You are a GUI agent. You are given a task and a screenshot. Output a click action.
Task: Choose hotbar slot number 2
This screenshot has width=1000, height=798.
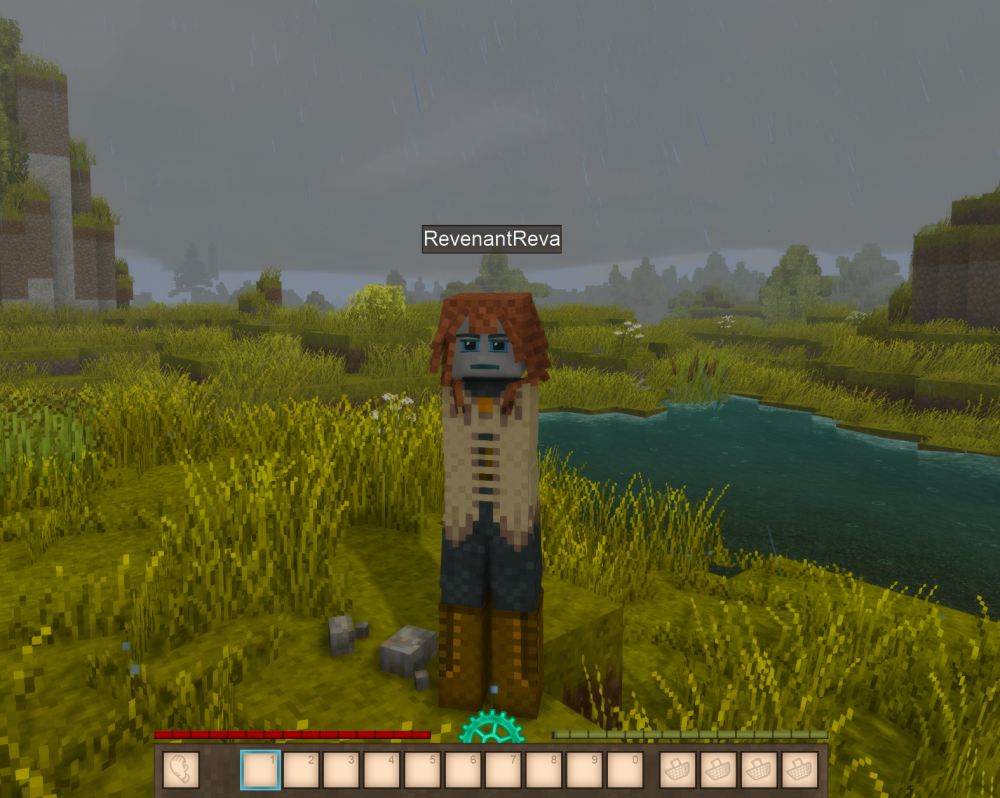301,770
